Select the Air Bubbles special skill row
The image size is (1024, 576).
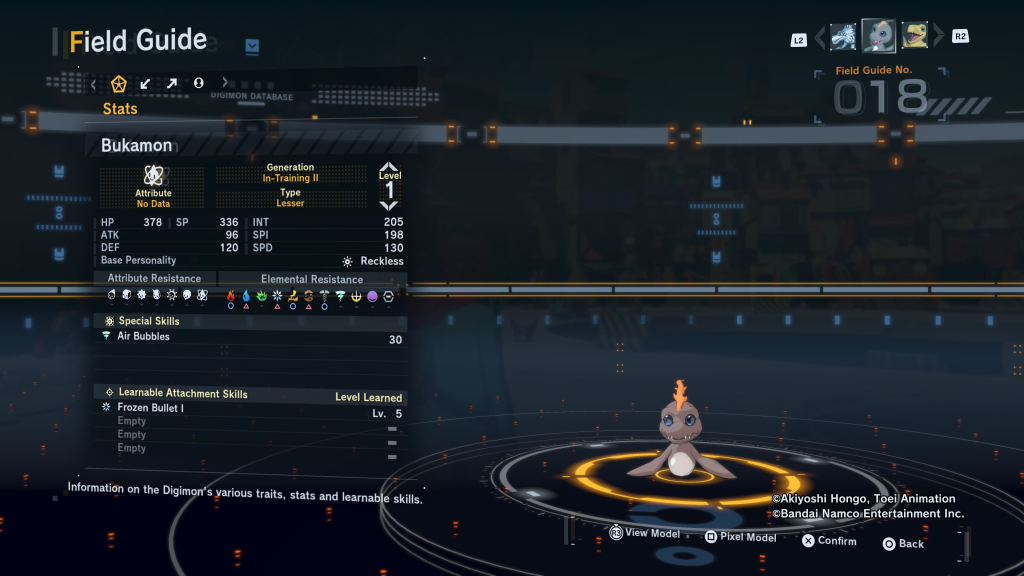pos(250,338)
